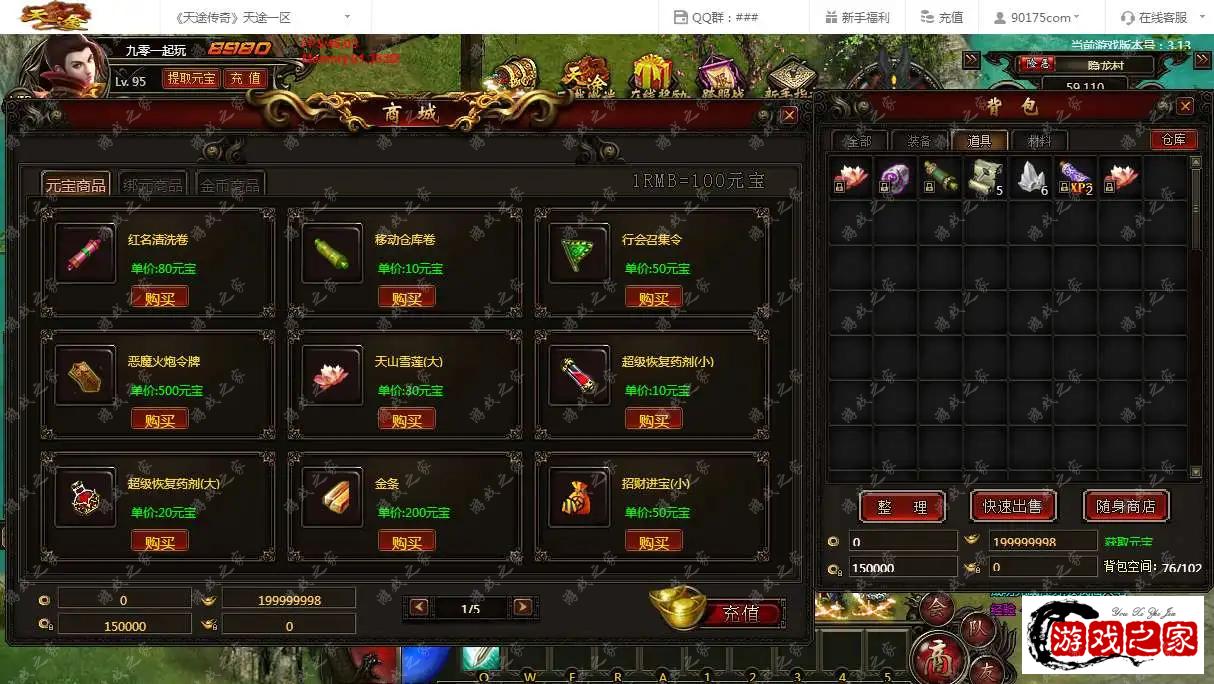Open the 仓库 warehouse button

[1173, 140]
